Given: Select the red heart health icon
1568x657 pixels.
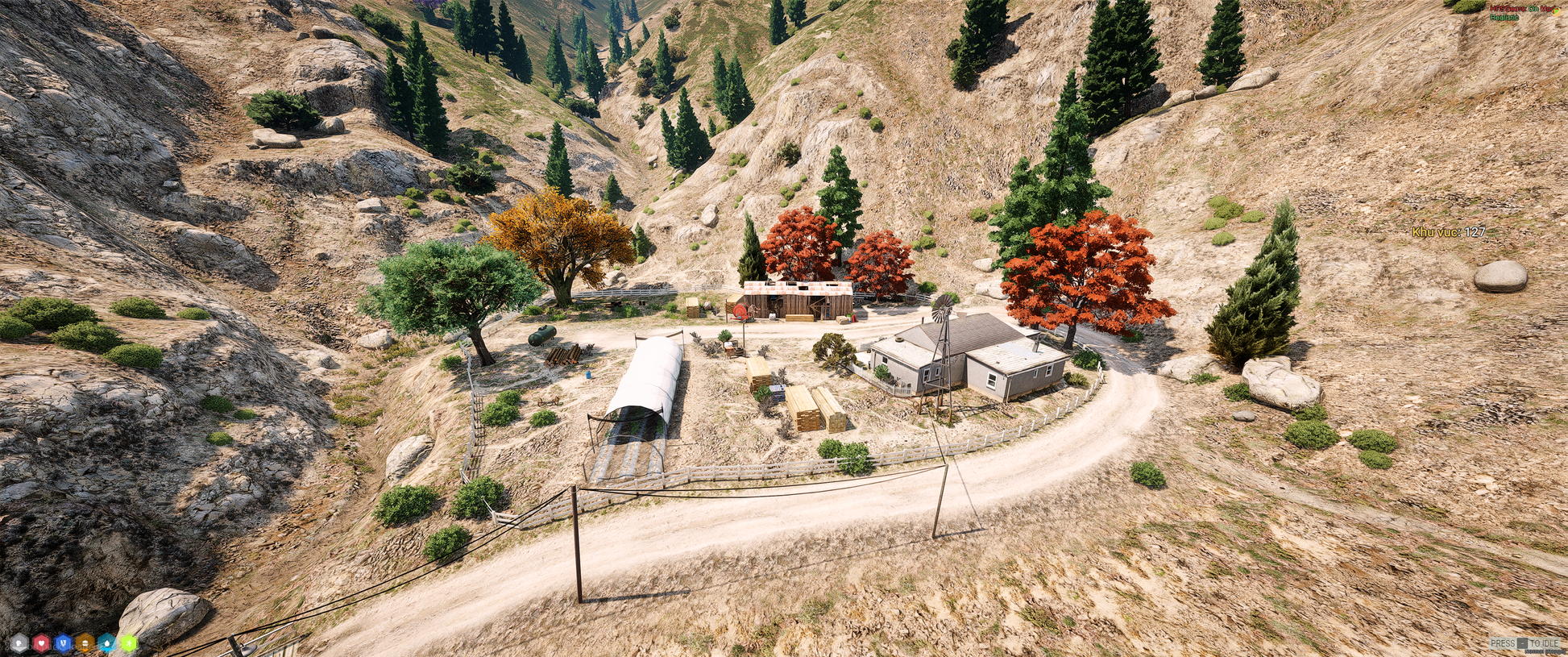Looking at the screenshot, I should tap(41, 643).
